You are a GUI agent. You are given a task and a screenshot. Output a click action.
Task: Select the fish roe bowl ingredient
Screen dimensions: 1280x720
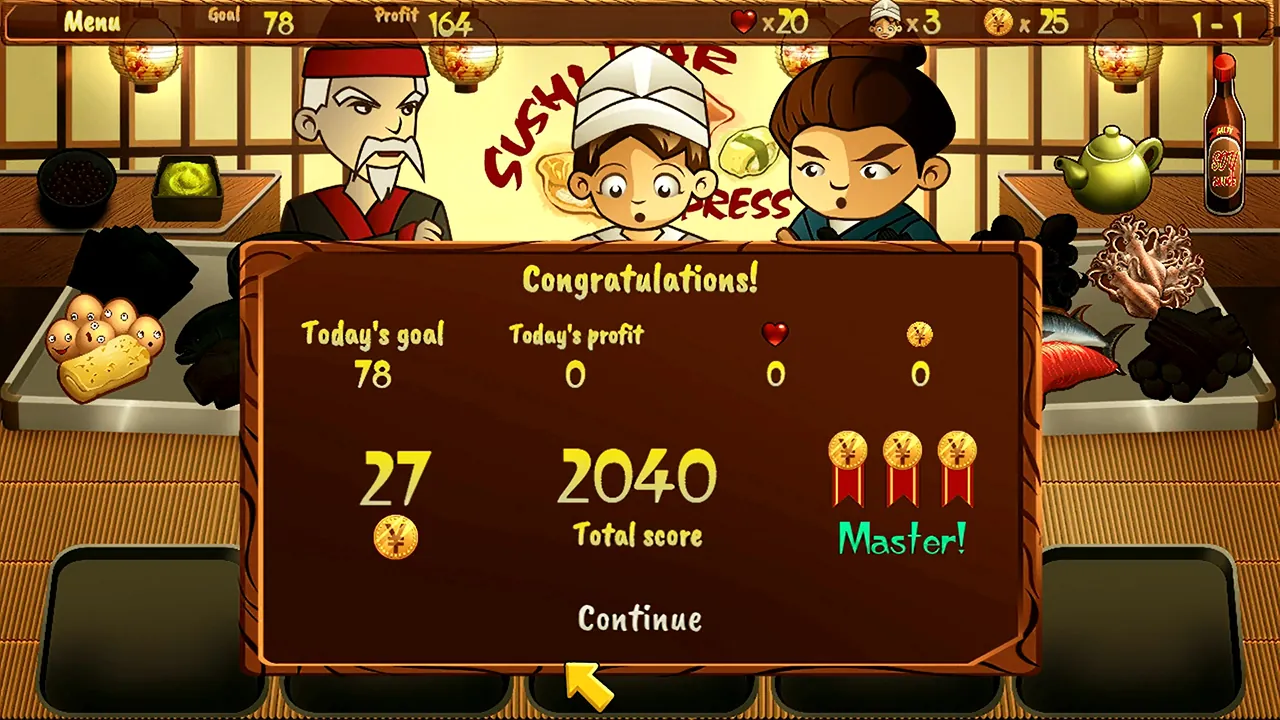(78, 185)
